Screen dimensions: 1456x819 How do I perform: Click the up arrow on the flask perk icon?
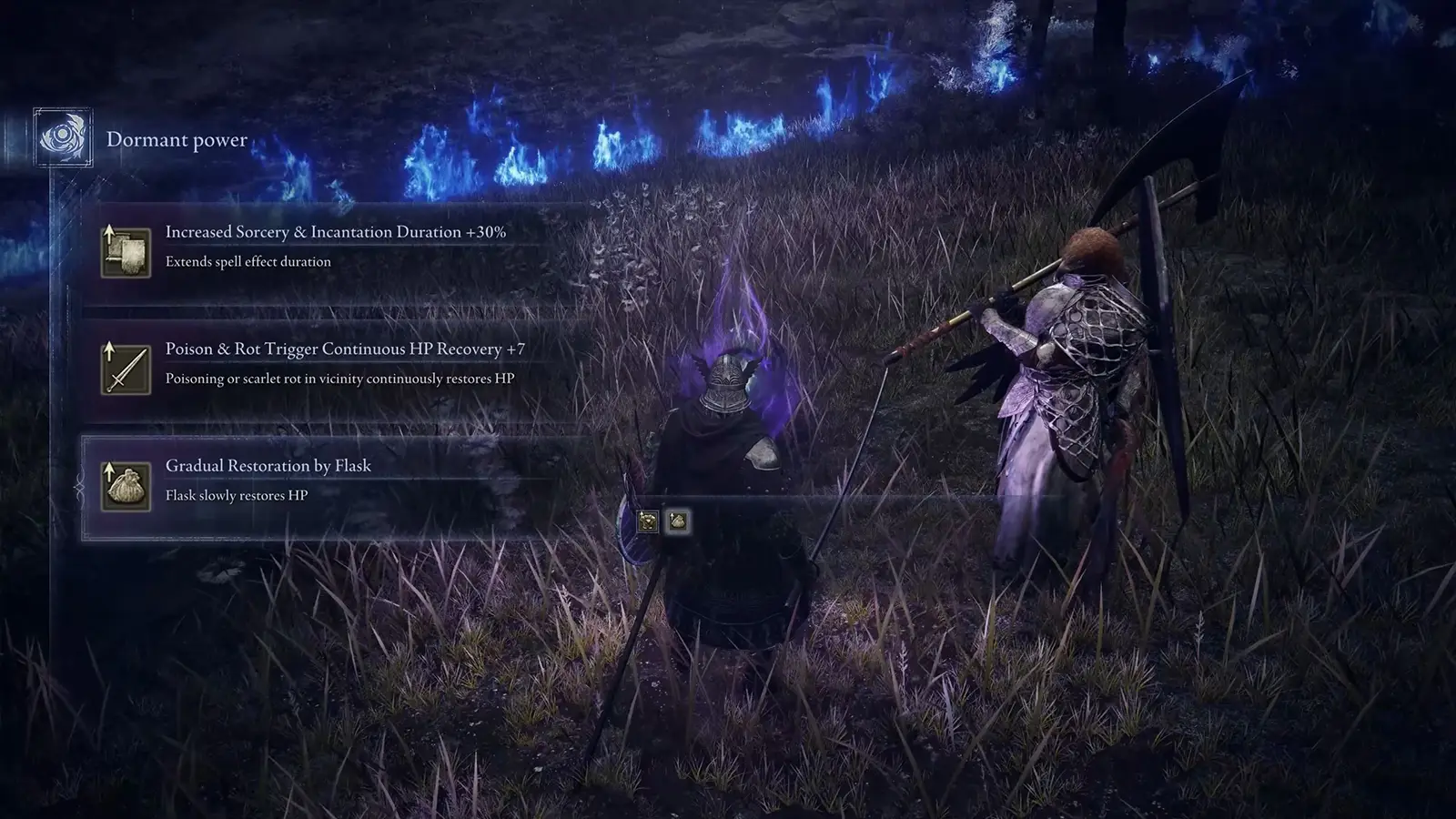point(107,472)
